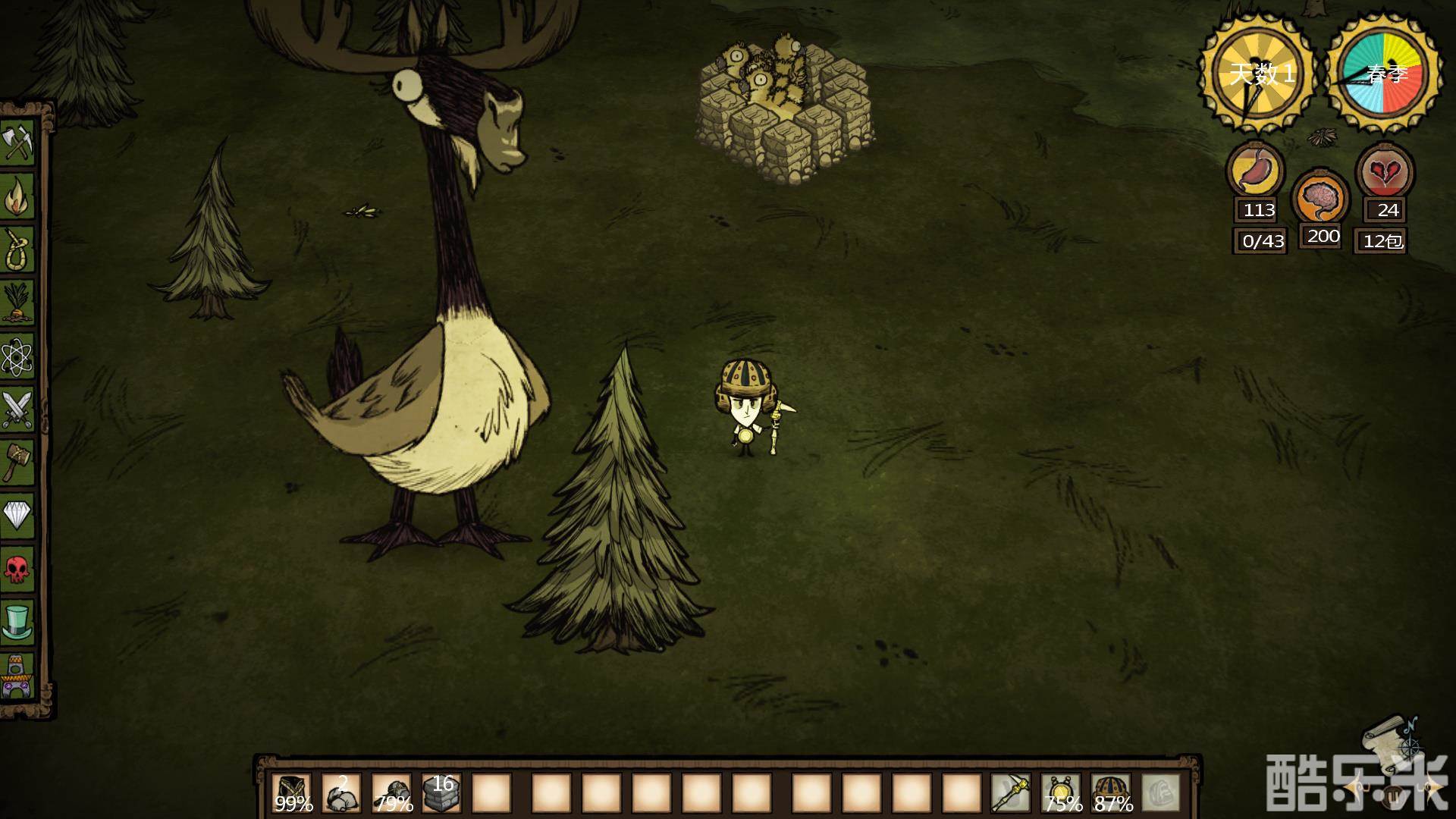Screen dimensions: 1456x819
Task: Select the hammer at 79% durability
Action: pyautogui.click(x=392, y=793)
